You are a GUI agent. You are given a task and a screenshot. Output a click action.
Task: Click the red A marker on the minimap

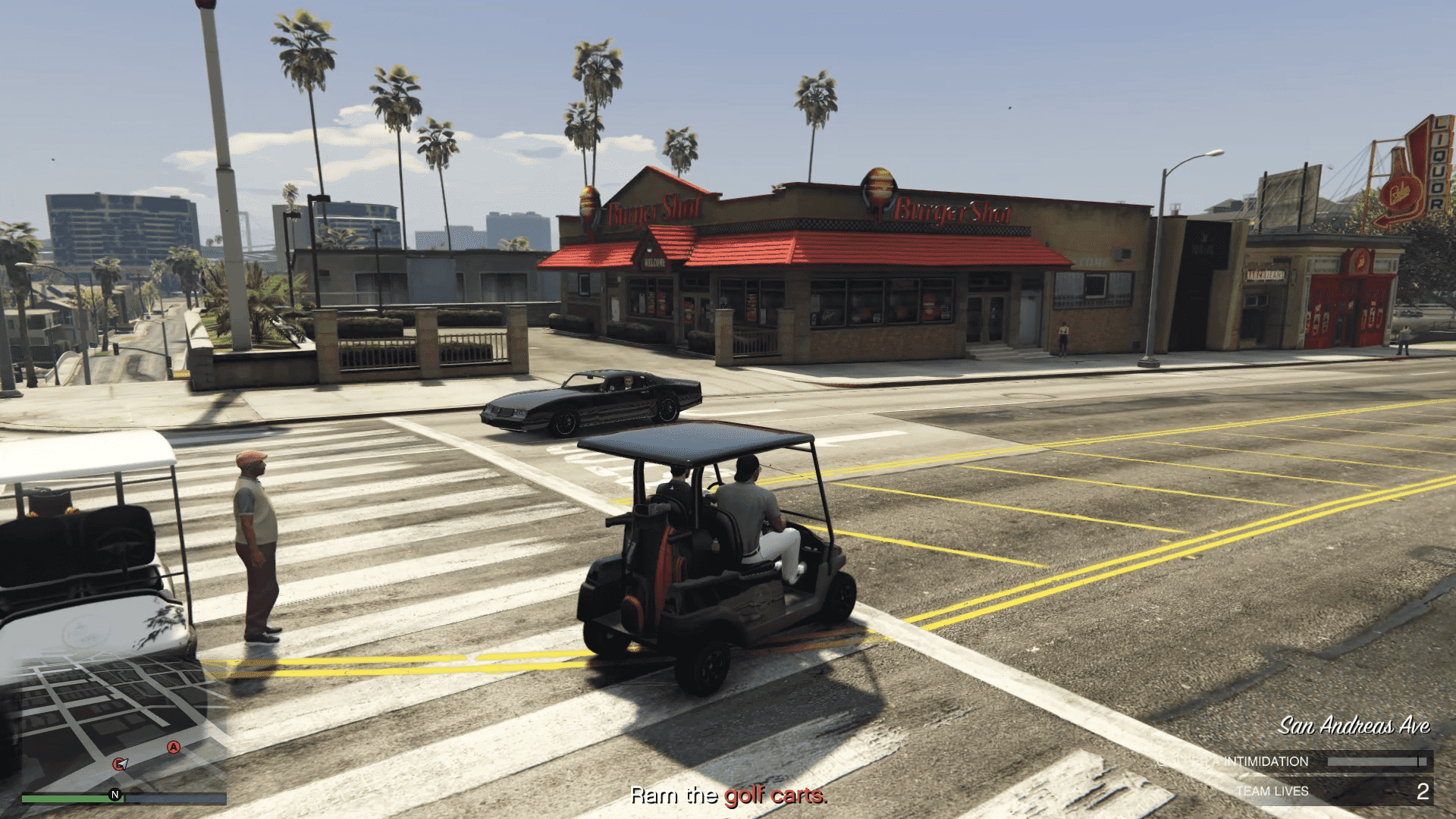pyautogui.click(x=174, y=748)
